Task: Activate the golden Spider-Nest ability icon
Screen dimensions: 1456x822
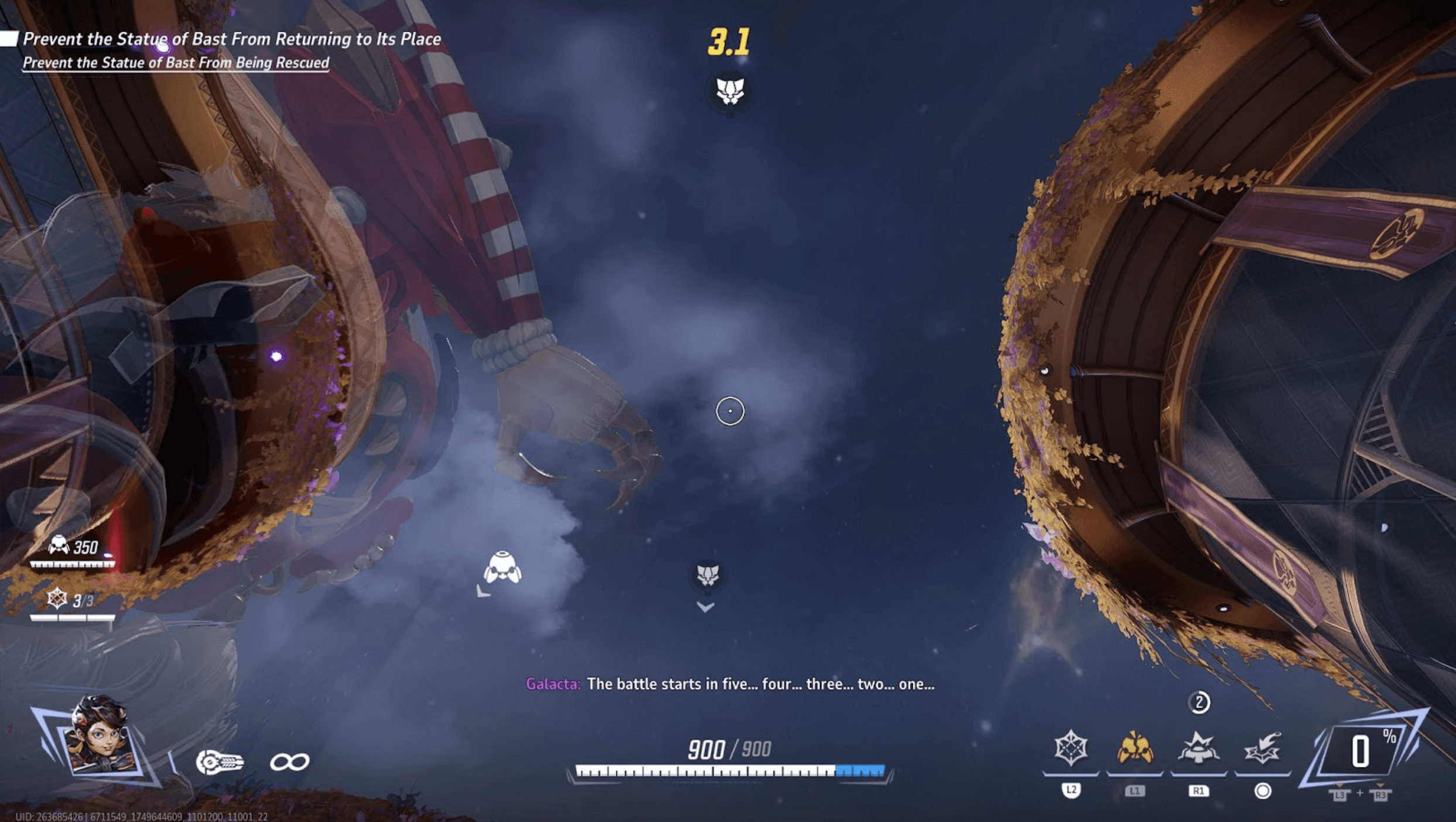Action: pyautogui.click(x=1134, y=748)
